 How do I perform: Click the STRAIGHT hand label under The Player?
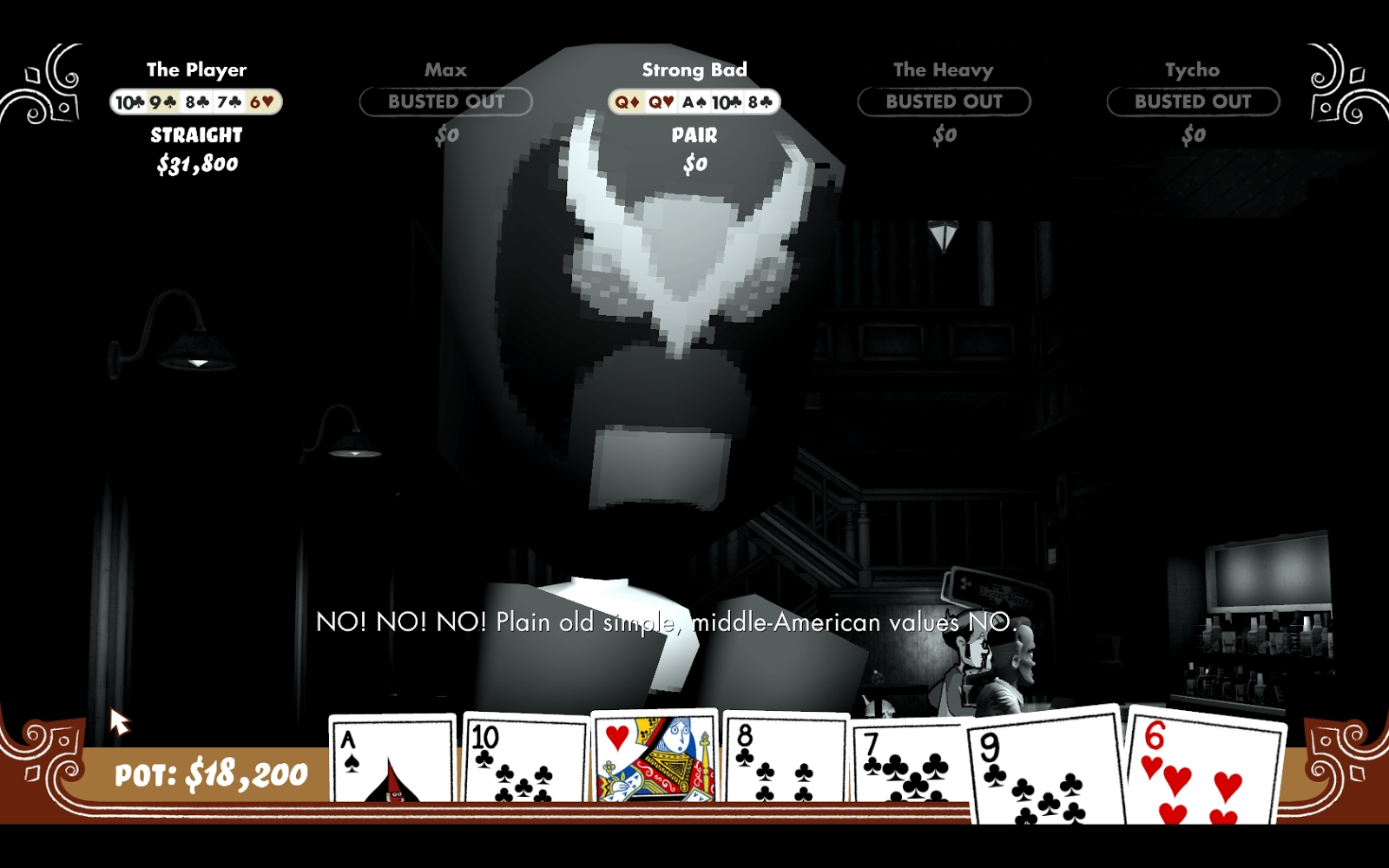click(x=194, y=135)
